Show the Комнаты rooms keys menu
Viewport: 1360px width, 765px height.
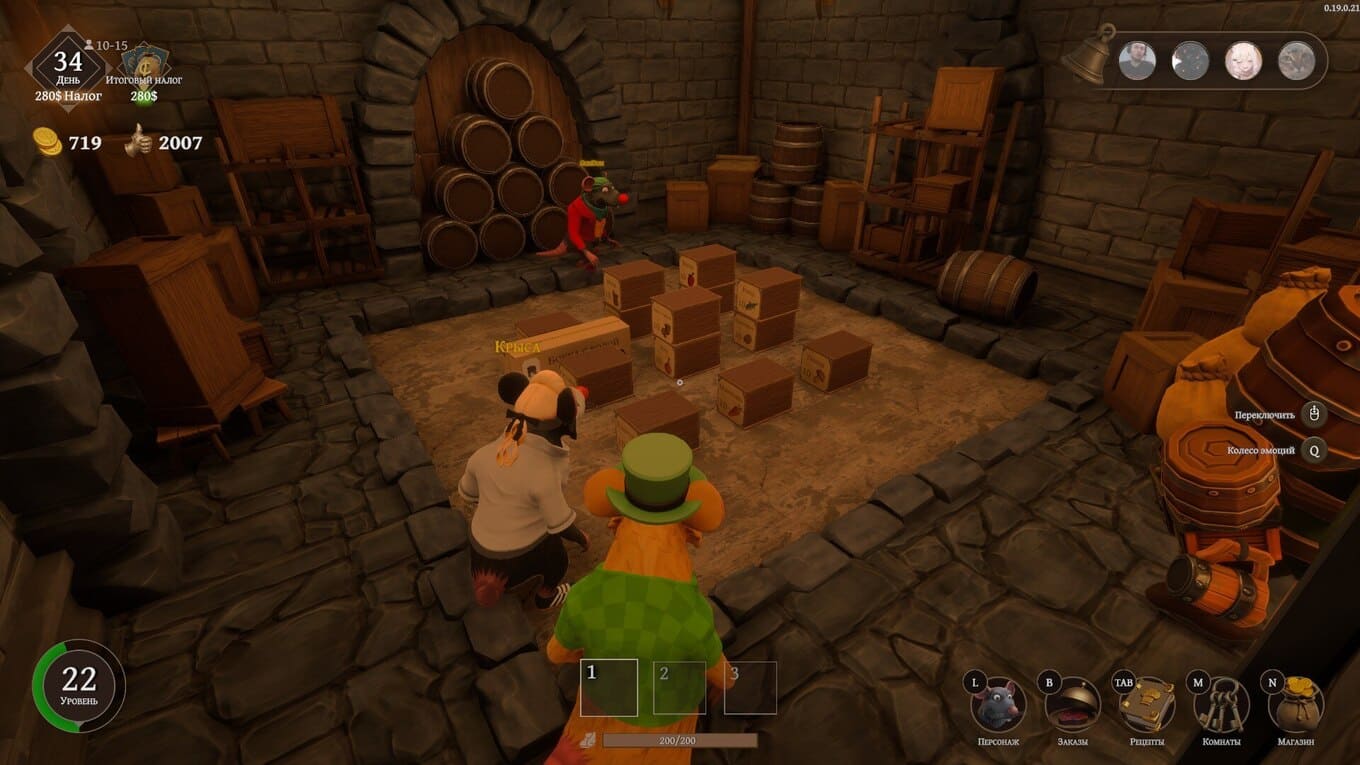1221,705
